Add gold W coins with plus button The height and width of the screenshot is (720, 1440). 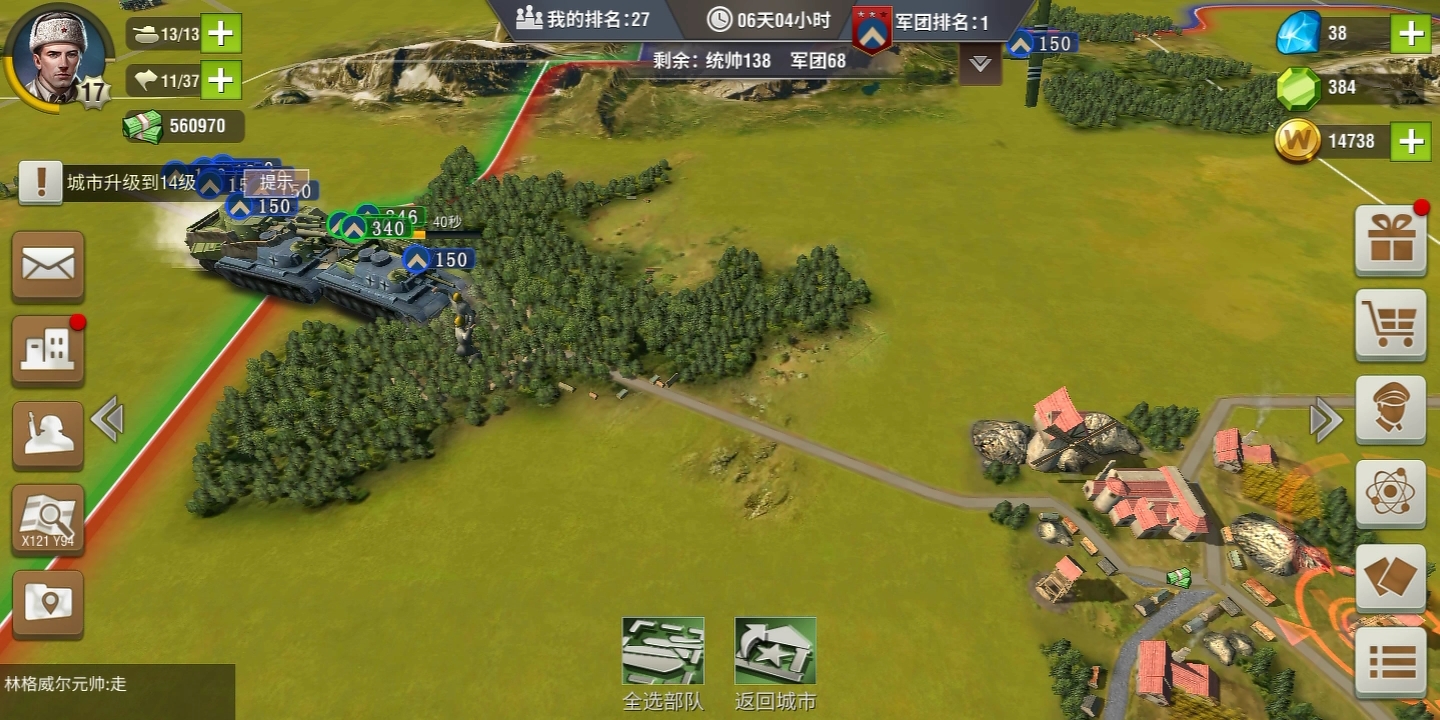pos(1411,141)
